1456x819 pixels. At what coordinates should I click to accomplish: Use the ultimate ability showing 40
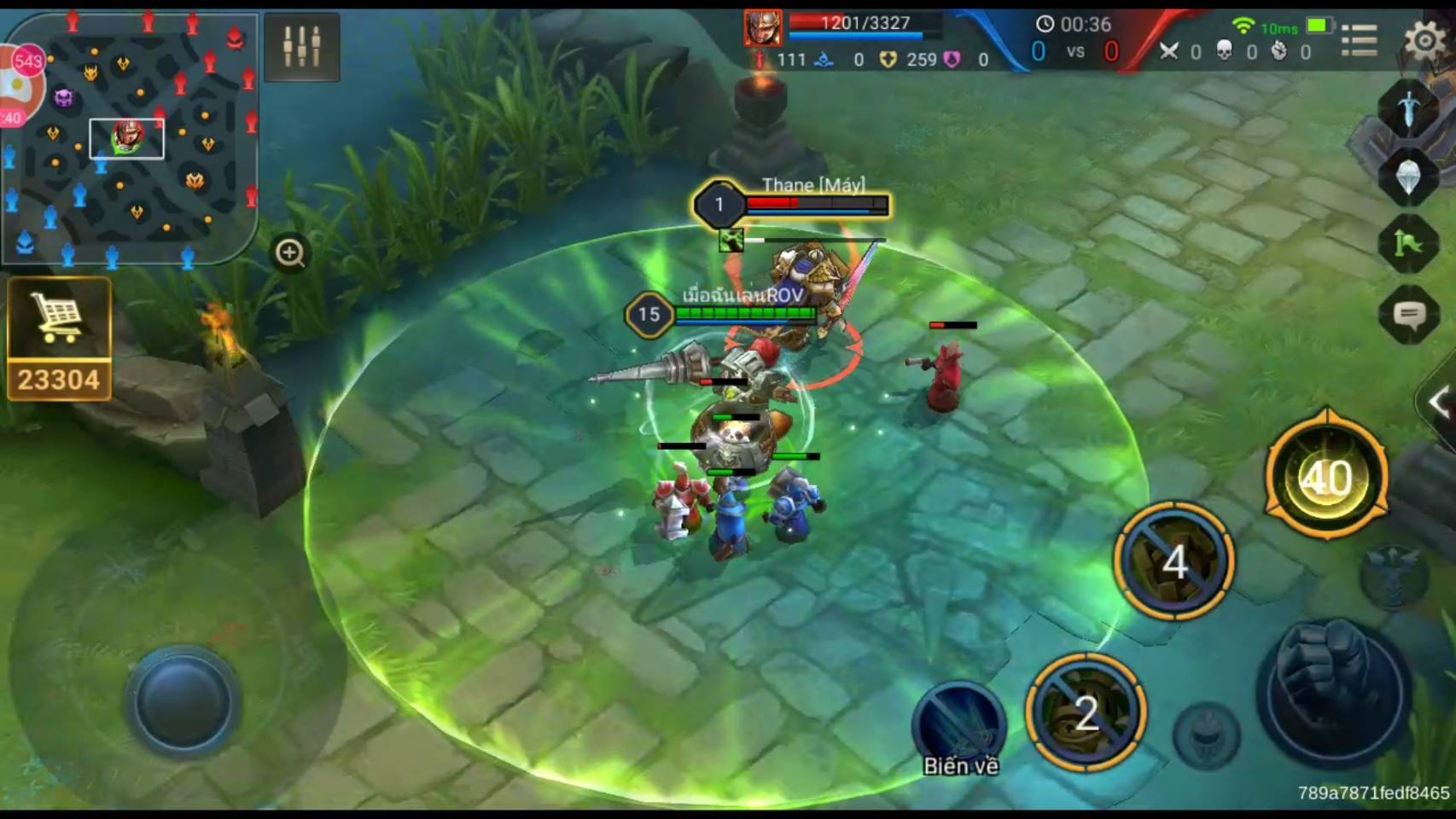[1326, 478]
